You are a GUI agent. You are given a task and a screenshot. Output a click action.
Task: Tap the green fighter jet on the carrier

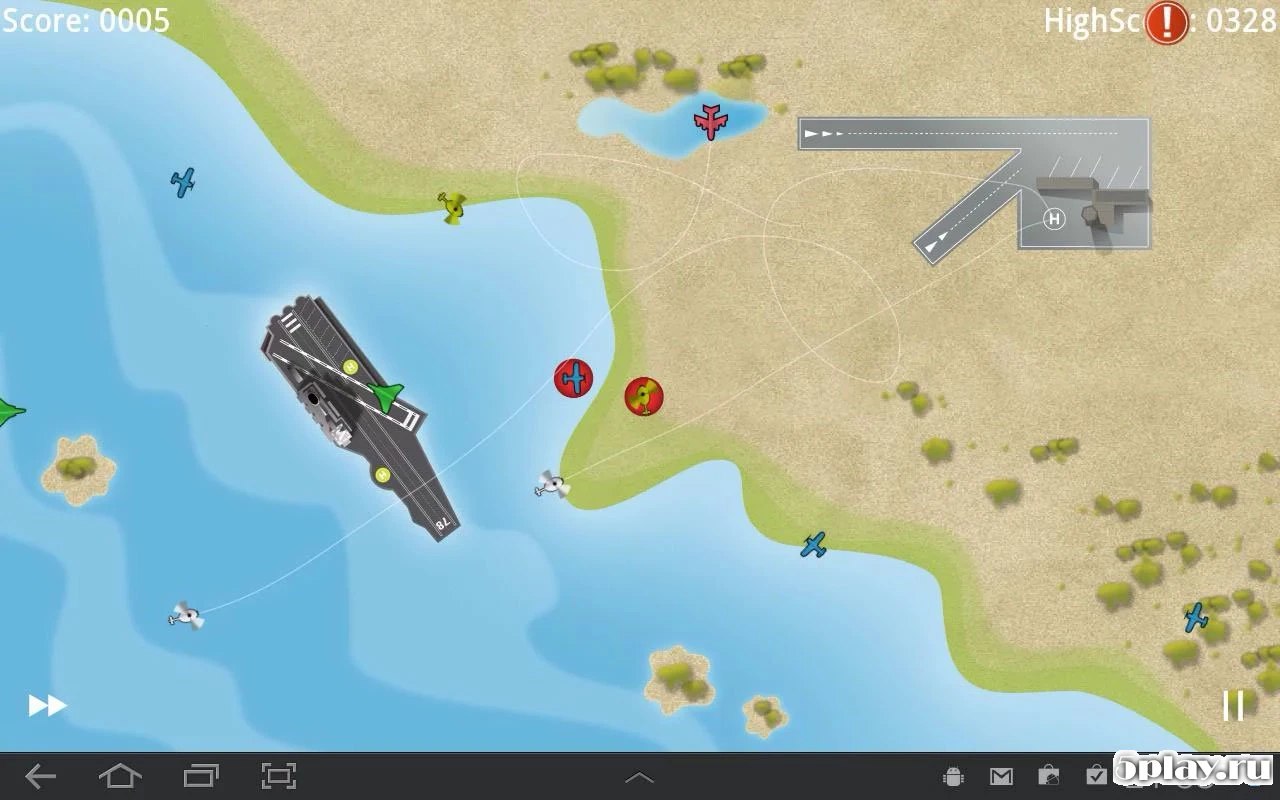[385, 395]
